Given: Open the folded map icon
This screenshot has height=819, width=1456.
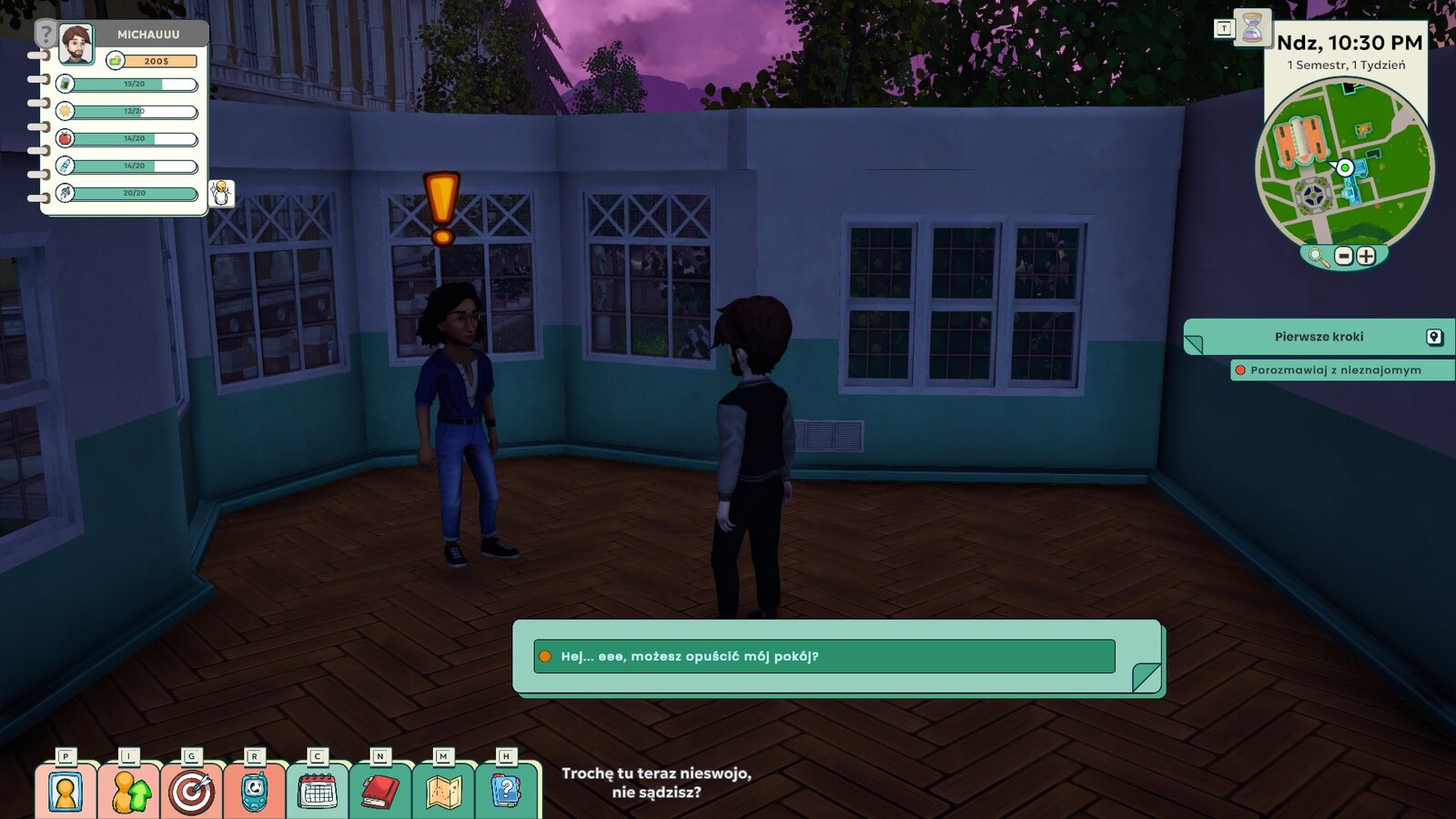Looking at the screenshot, I should coord(443,792).
